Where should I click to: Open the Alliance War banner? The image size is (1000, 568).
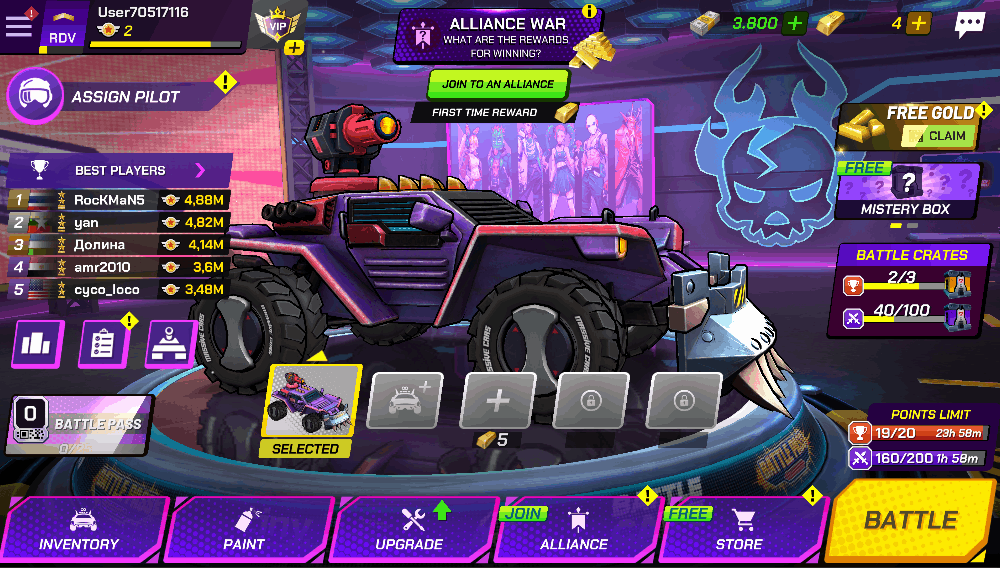[x=497, y=36]
